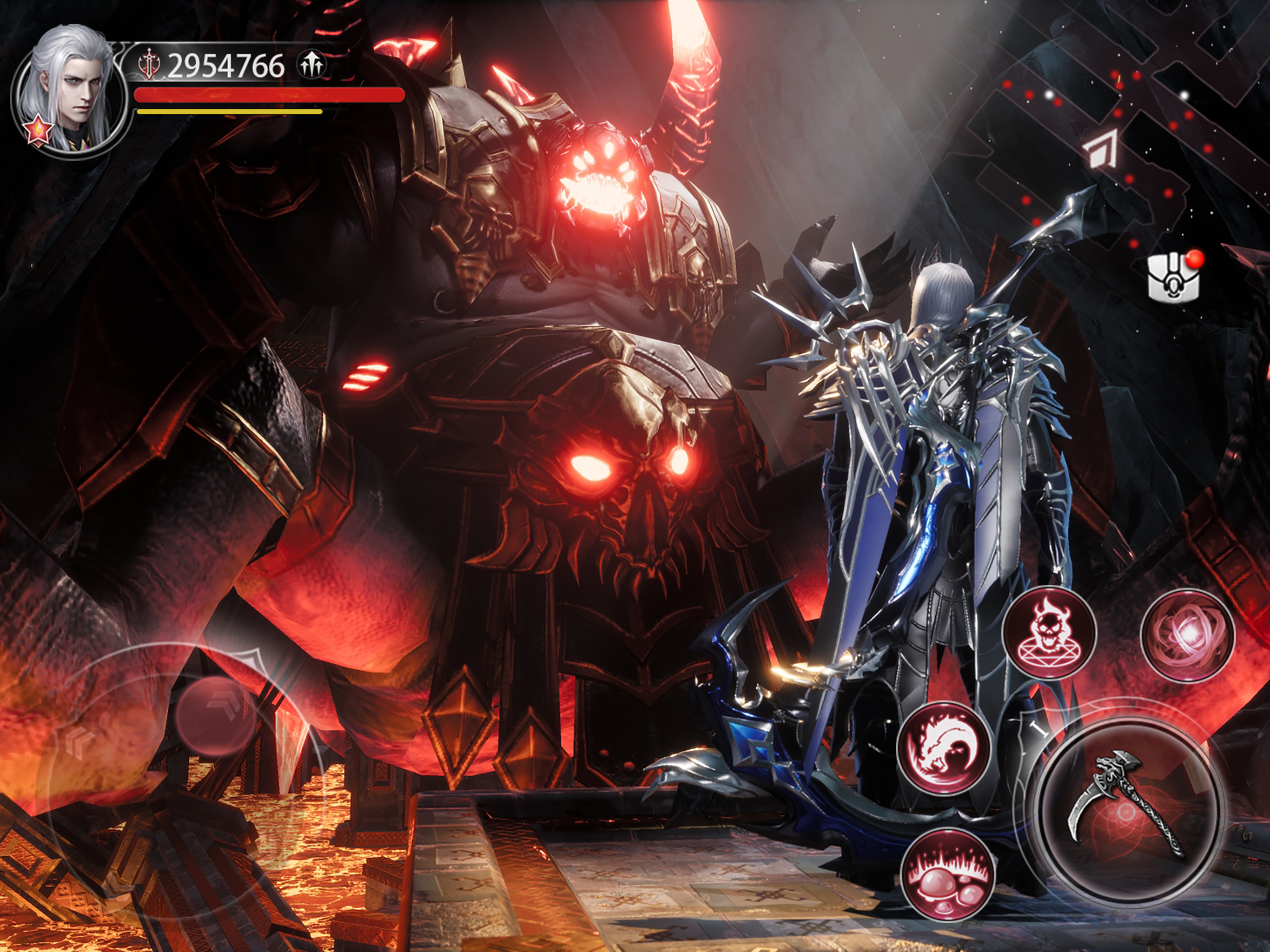
Task: Open the combat power upgrade arrows icon
Action: coord(312,65)
